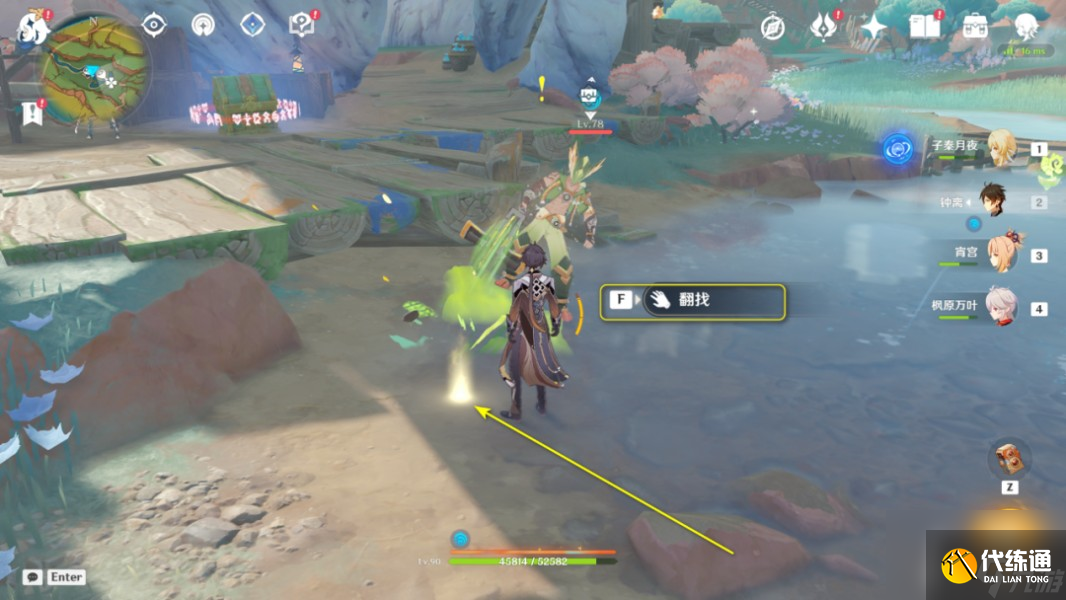Open the character screen portrait icon

pos(1025,27)
